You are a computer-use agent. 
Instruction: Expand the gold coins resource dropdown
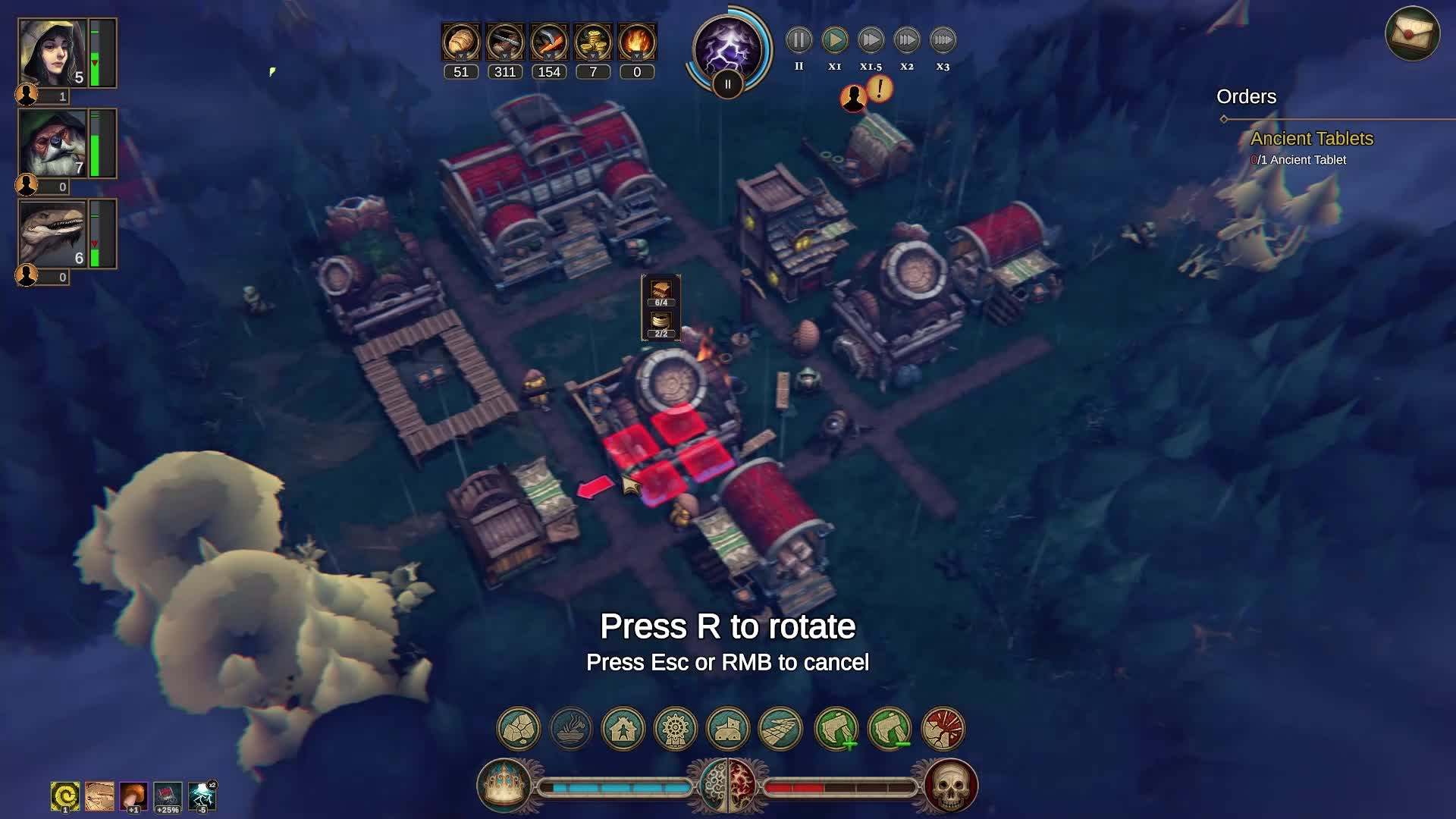pyautogui.click(x=592, y=56)
